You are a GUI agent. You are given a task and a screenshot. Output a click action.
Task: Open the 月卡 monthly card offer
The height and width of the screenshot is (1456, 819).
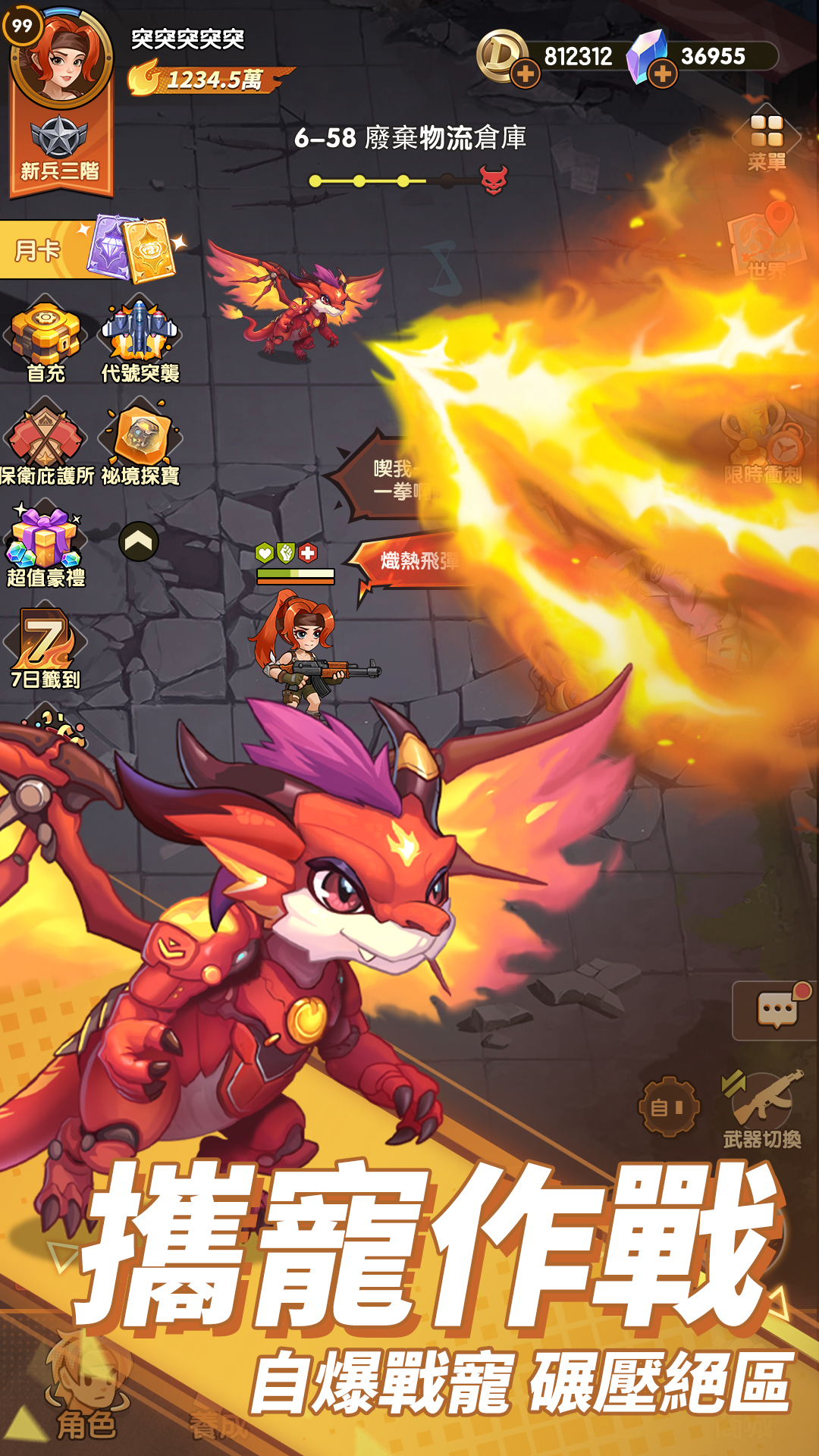click(x=91, y=249)
